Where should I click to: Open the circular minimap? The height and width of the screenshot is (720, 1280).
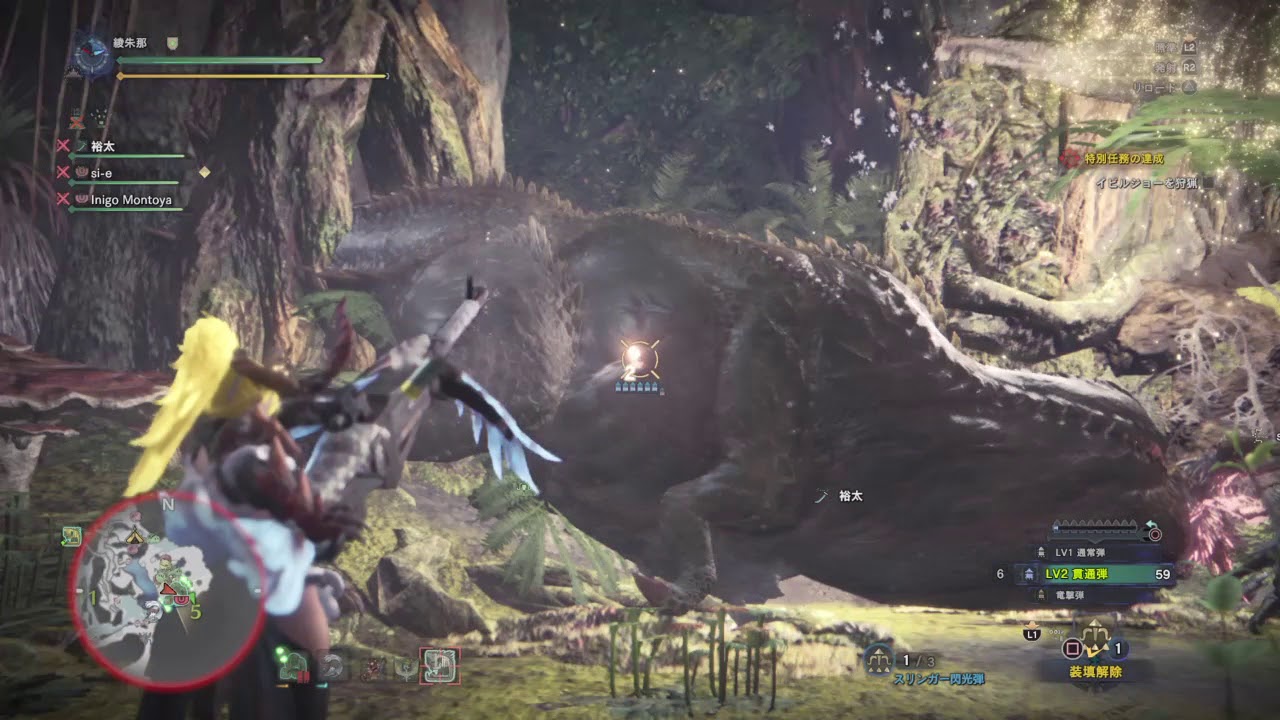[x=166, y=590]
